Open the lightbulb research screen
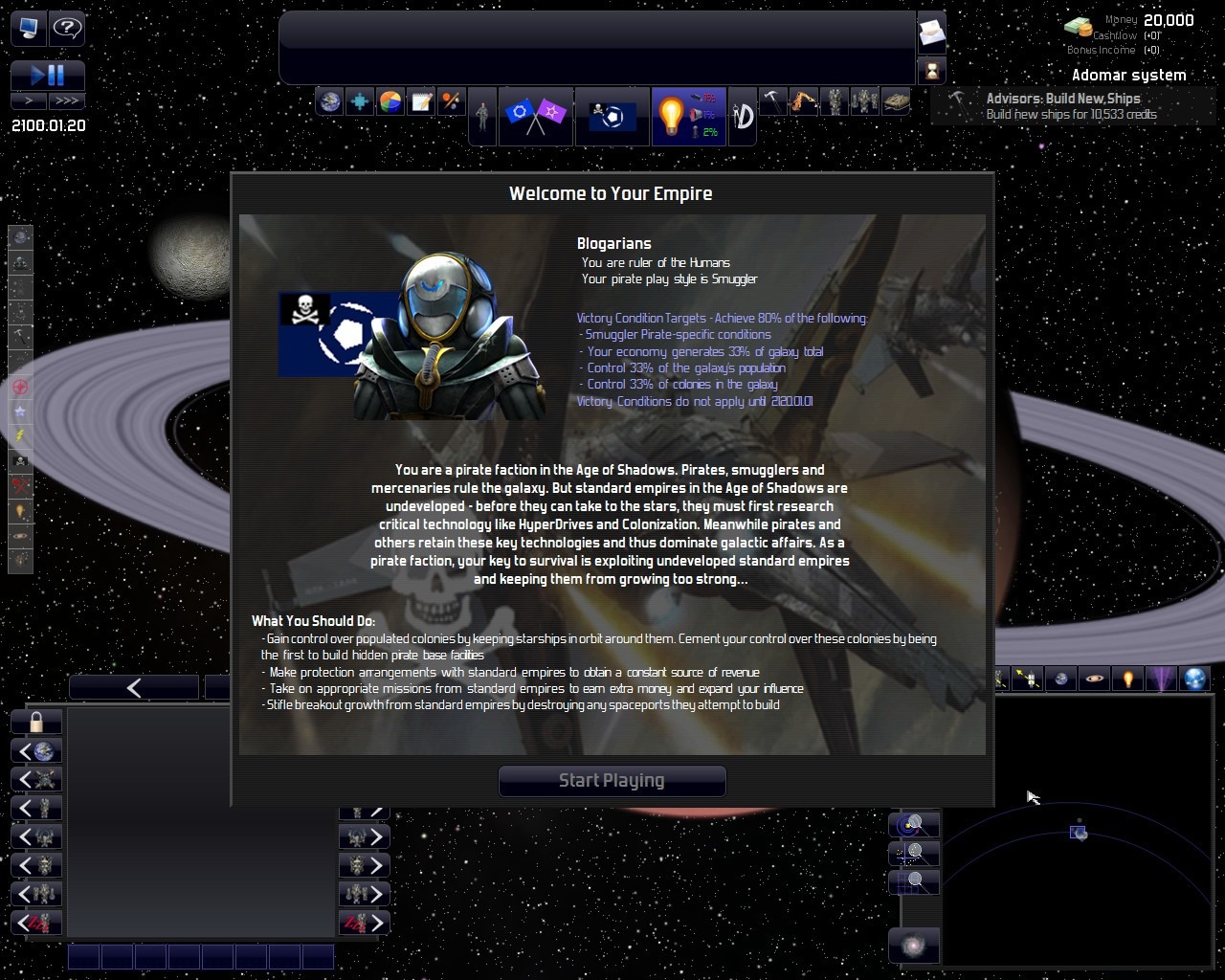Image resolution: width=1225 pixels, height=980 pixels. point(672,116)
